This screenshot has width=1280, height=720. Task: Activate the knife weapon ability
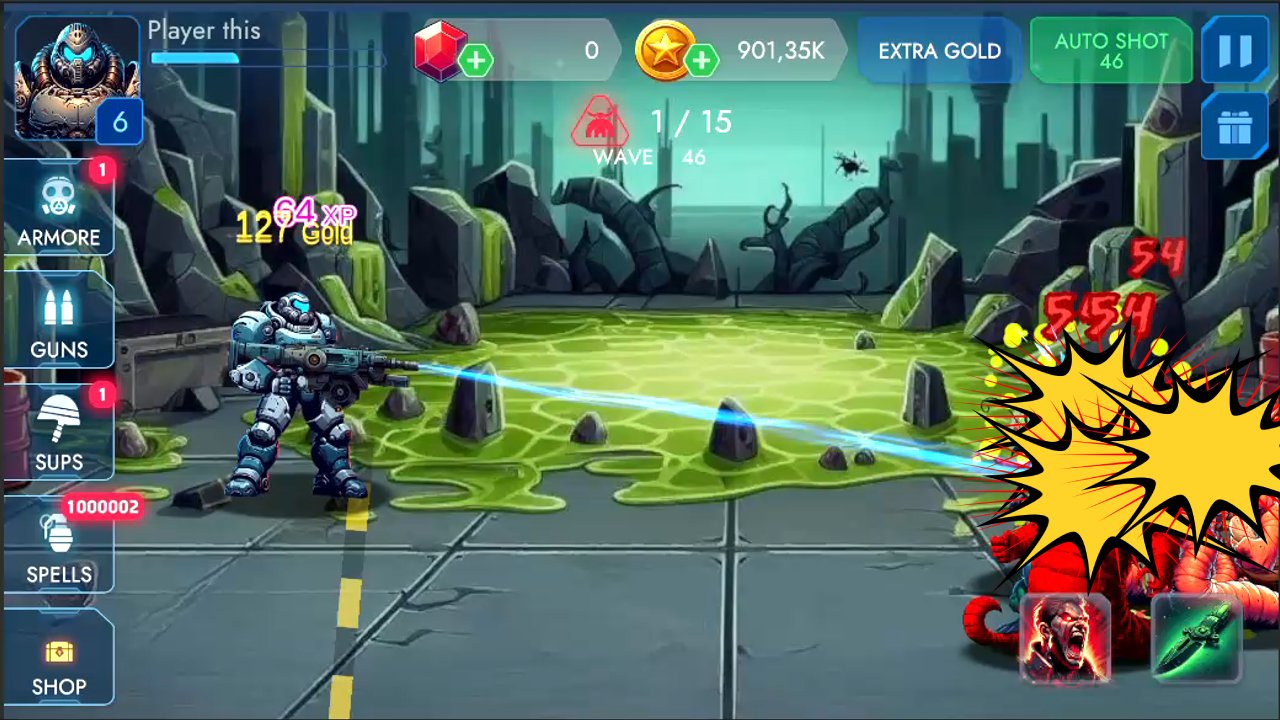(1196, 640)
